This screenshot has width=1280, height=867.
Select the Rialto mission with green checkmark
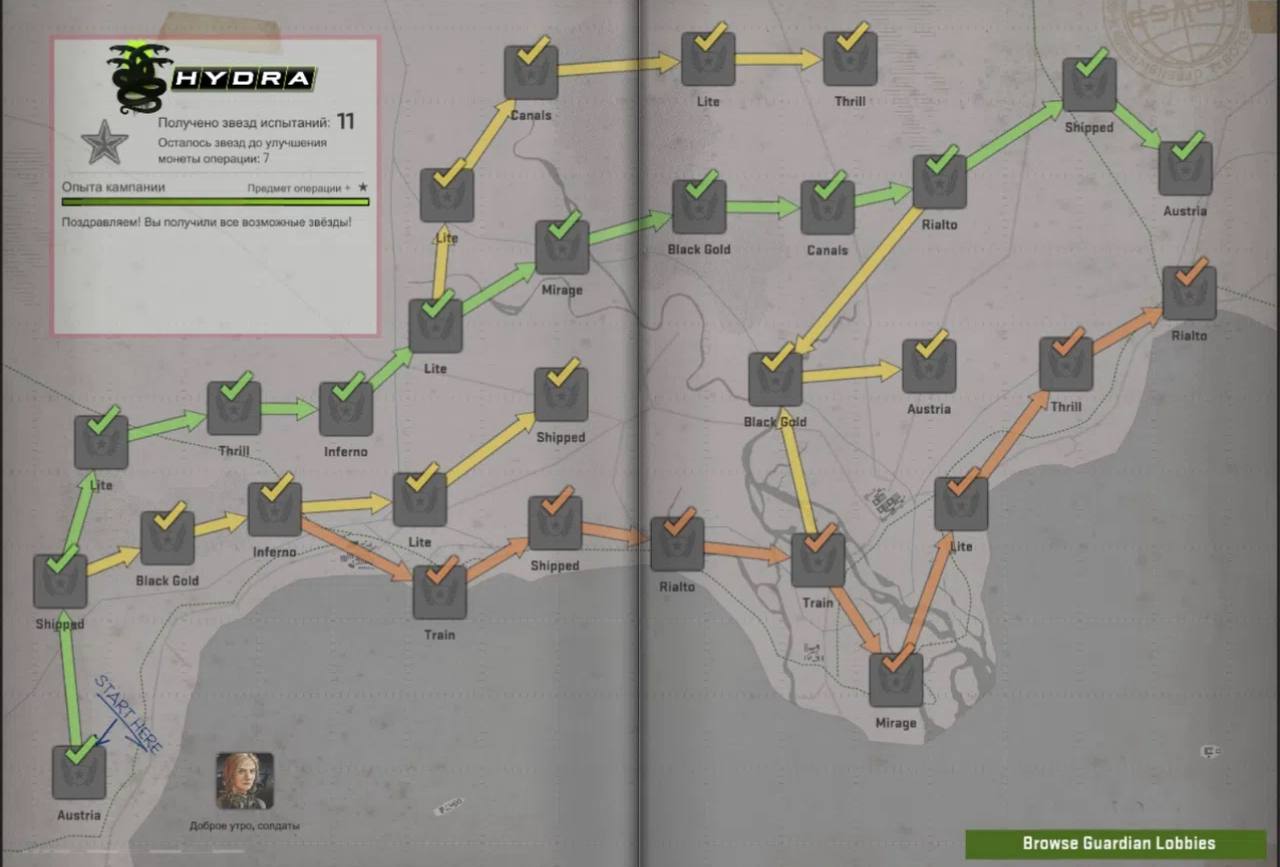click(939, 182)
